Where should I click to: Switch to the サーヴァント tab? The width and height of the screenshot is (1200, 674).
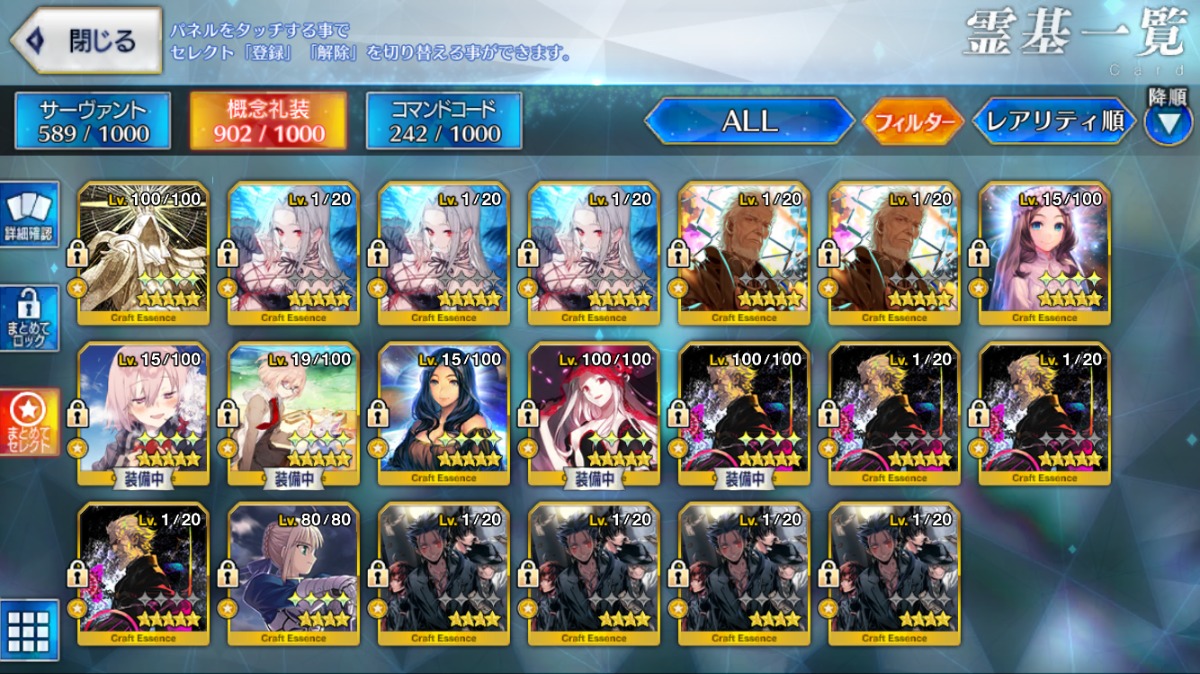tap(93, 121)
